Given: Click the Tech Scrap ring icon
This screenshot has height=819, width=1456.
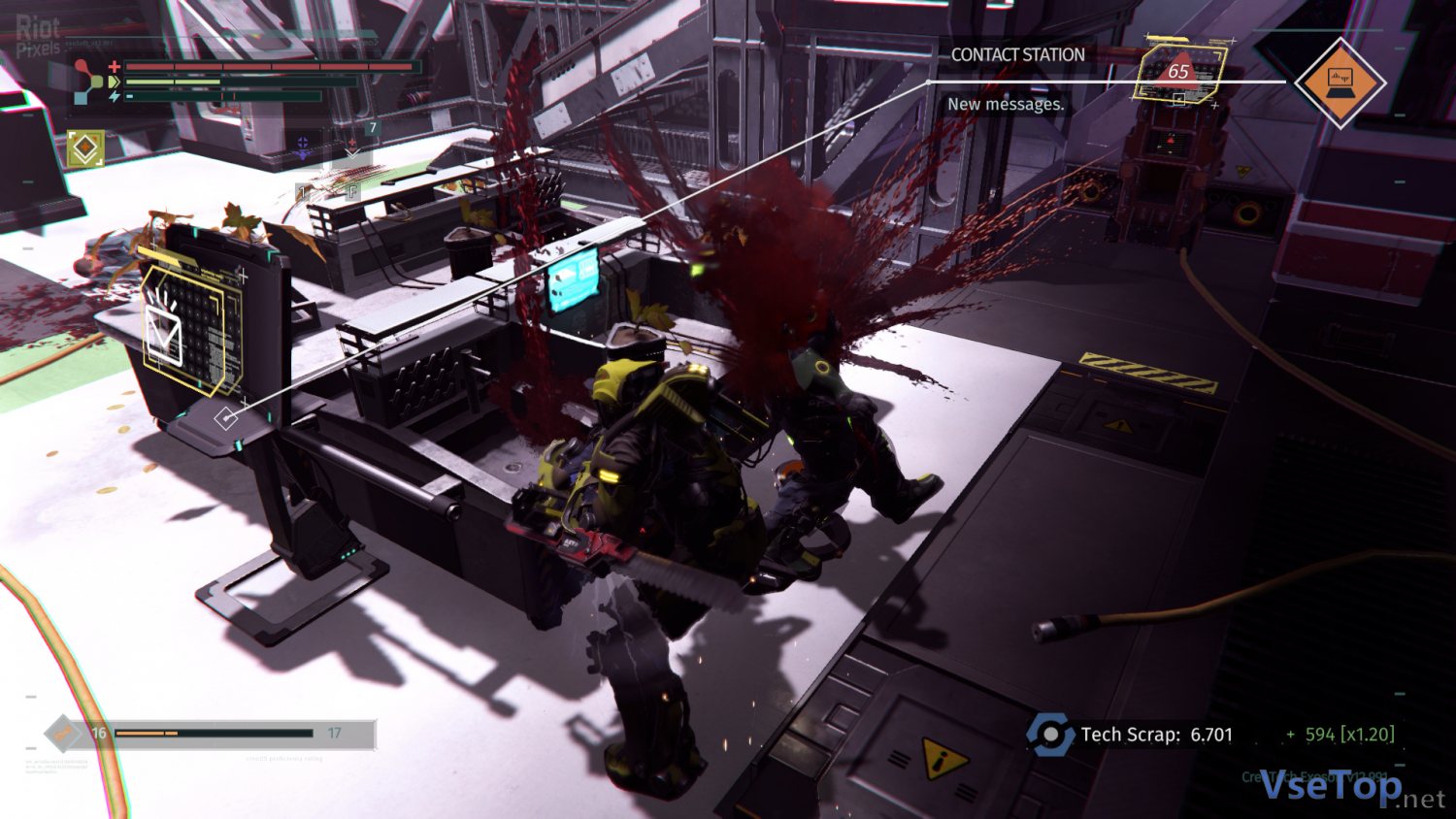Looking at the screenshot, I should [x=1049, y=735].
